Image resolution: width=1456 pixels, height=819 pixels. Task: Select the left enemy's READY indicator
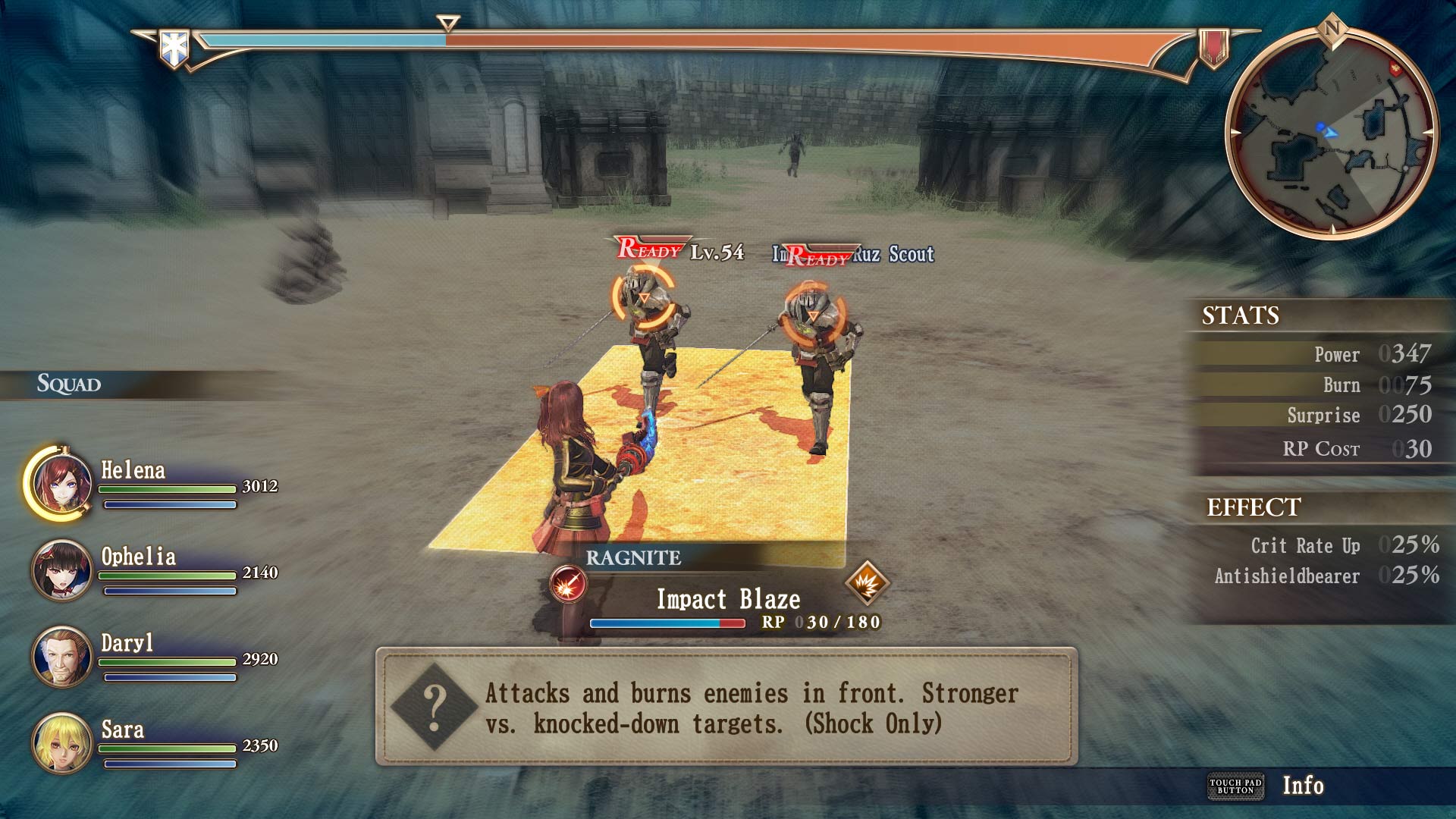click(648, 248)
